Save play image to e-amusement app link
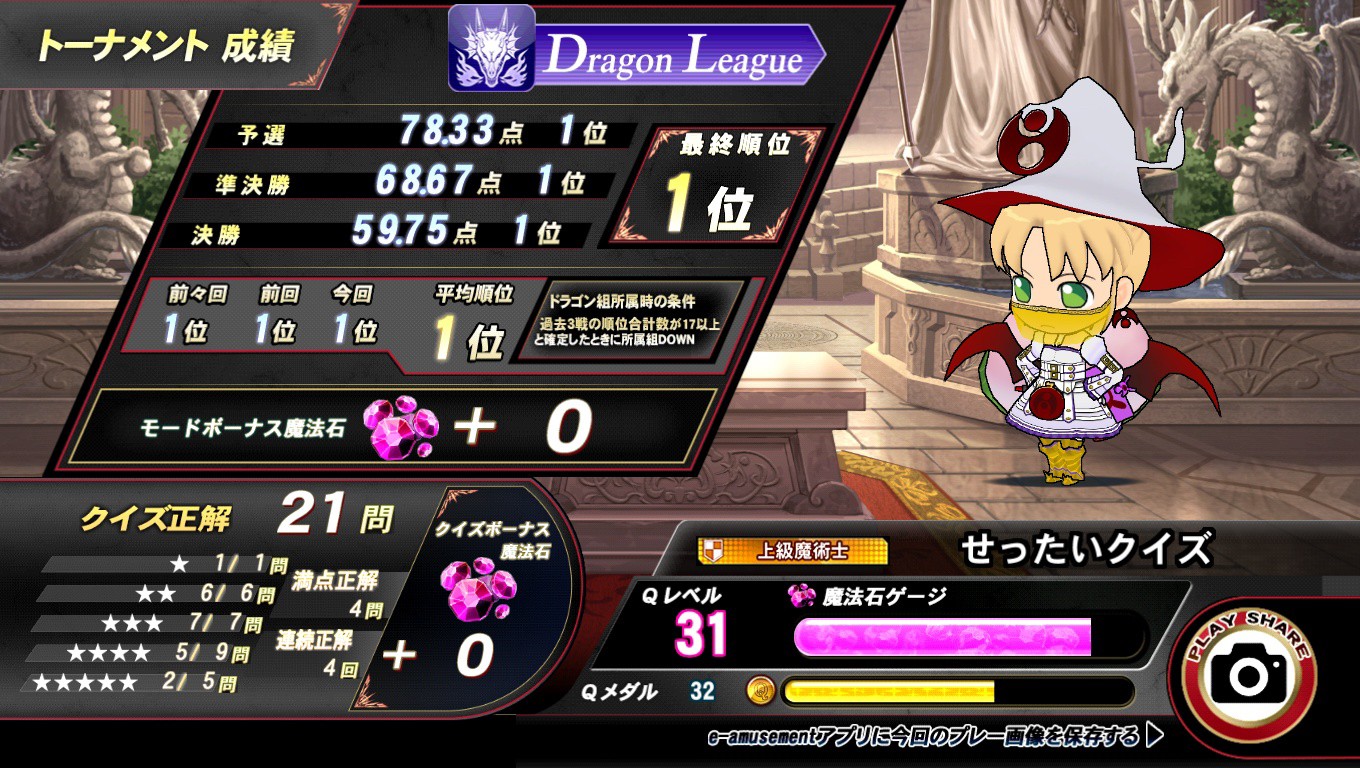 [934, 737]
